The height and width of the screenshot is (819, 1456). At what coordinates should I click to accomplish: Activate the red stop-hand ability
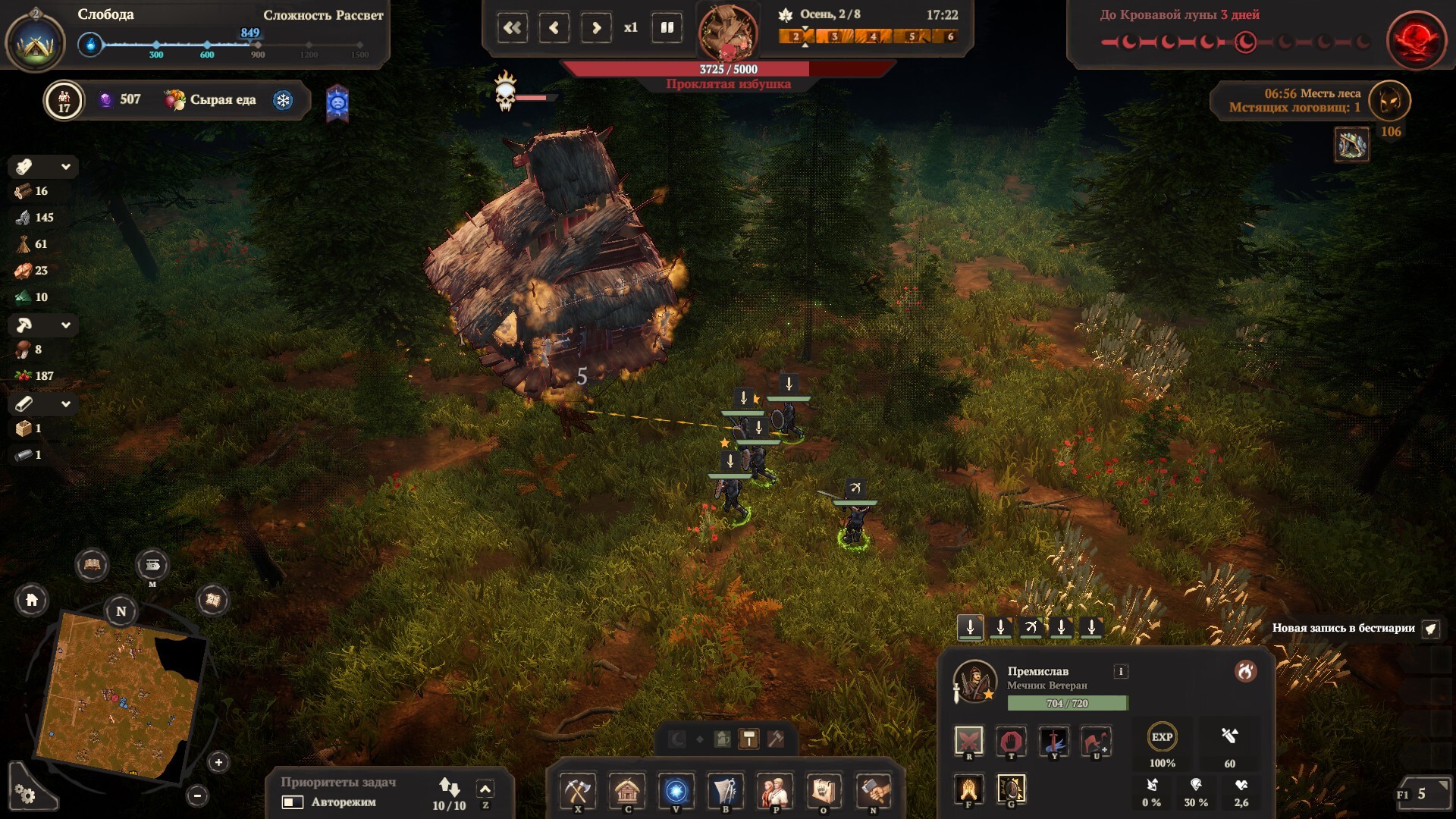click(x=1011, y=740)
